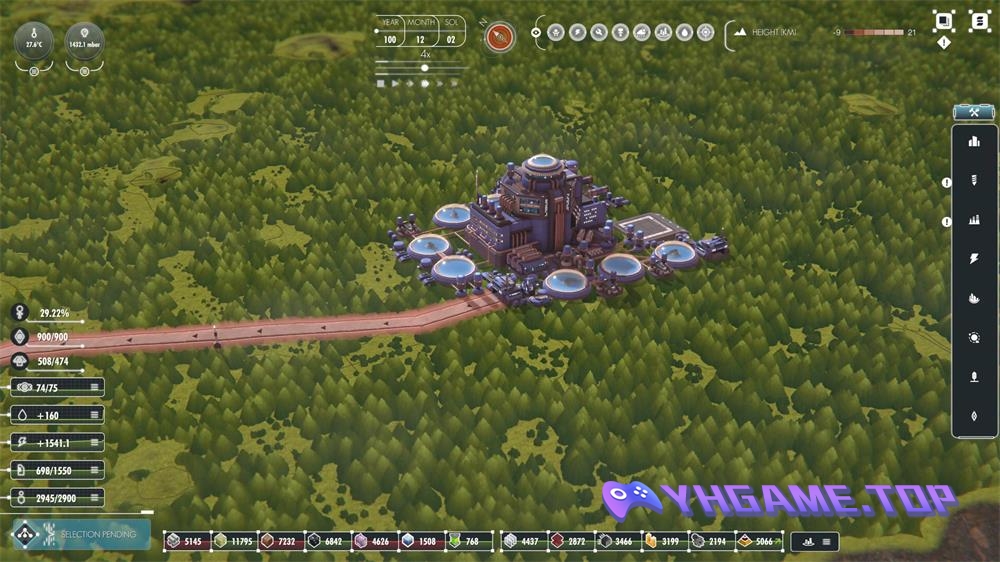Choose the drill mining category
The image size is (1000, 562).
click(x=974, y=181)
